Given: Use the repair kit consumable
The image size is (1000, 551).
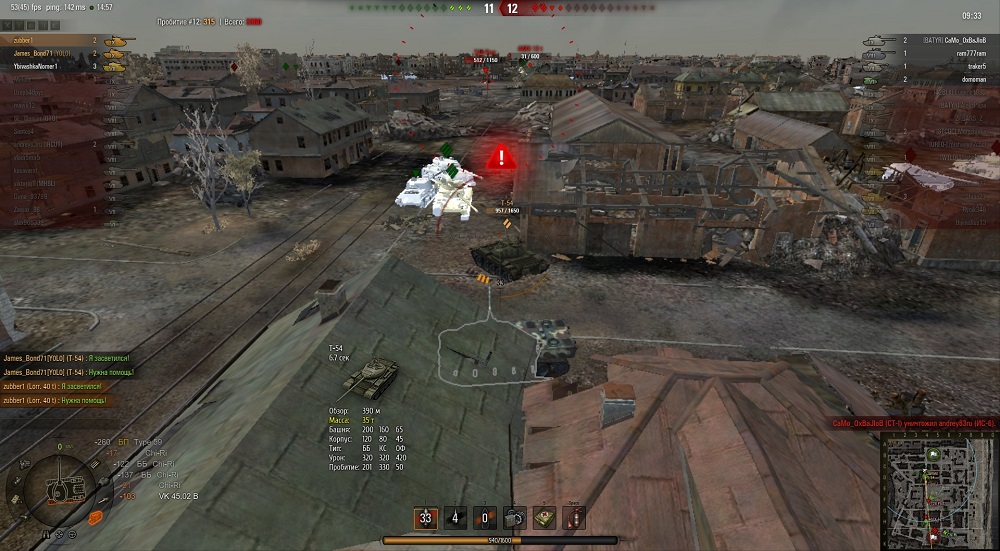Looking at the screenshot, I should click(516, 519).
